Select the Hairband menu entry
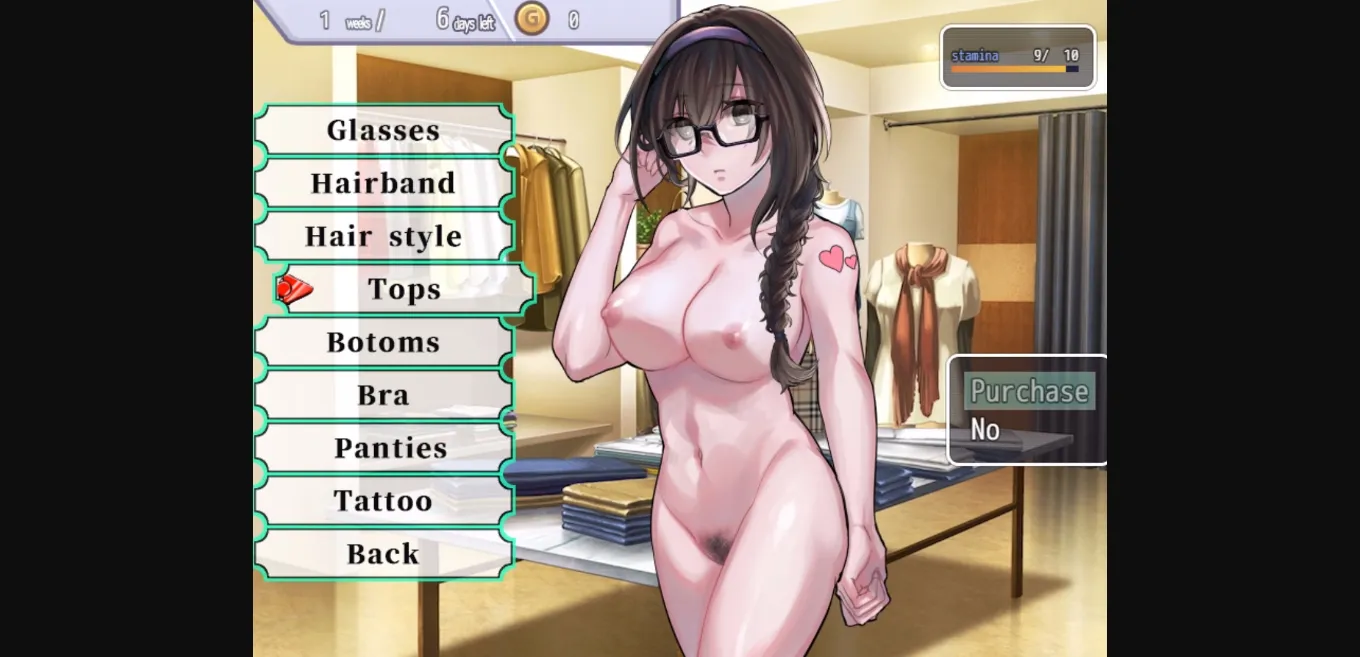The height and width of the screenshot is (657, 1360). tap(384, 183)
